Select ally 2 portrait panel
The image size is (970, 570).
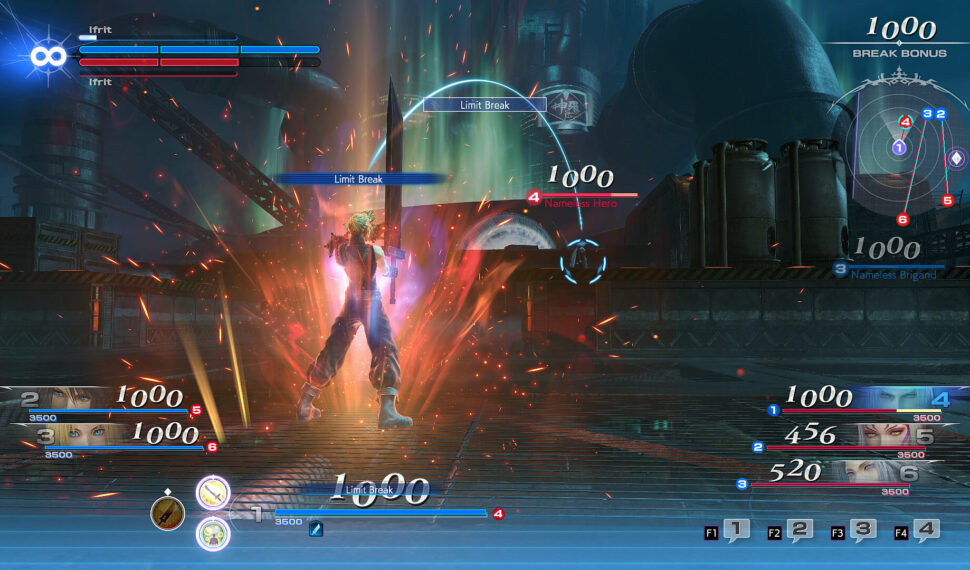coord(60,400)
